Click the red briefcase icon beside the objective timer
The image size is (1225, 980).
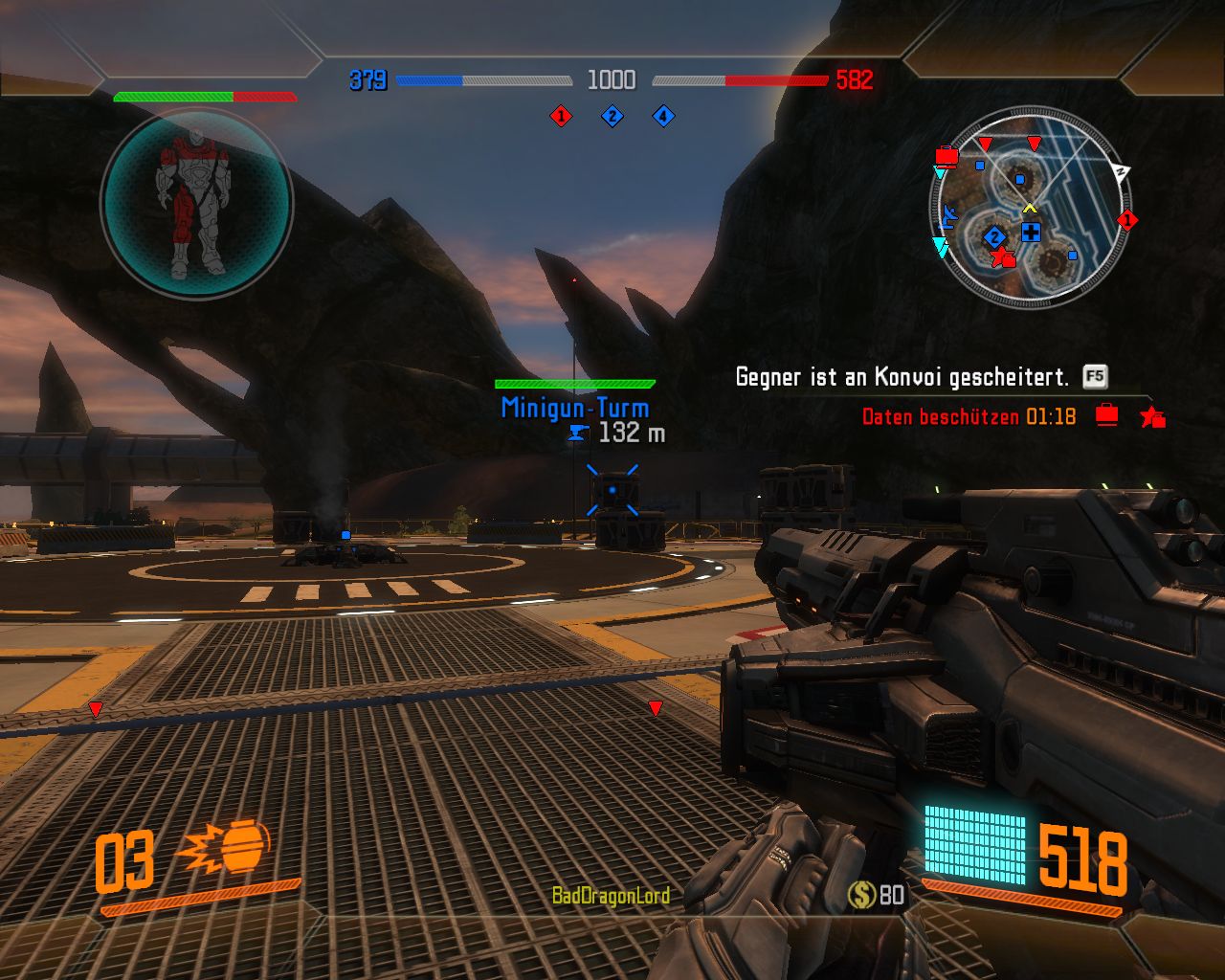[1106, 415]
